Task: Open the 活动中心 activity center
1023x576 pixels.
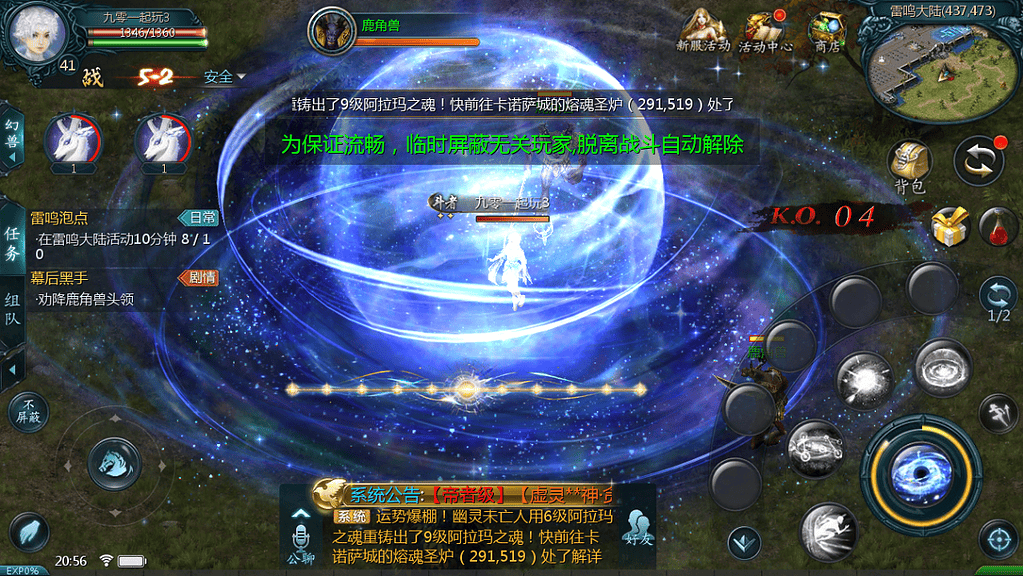Action: [x=765, y=31]
